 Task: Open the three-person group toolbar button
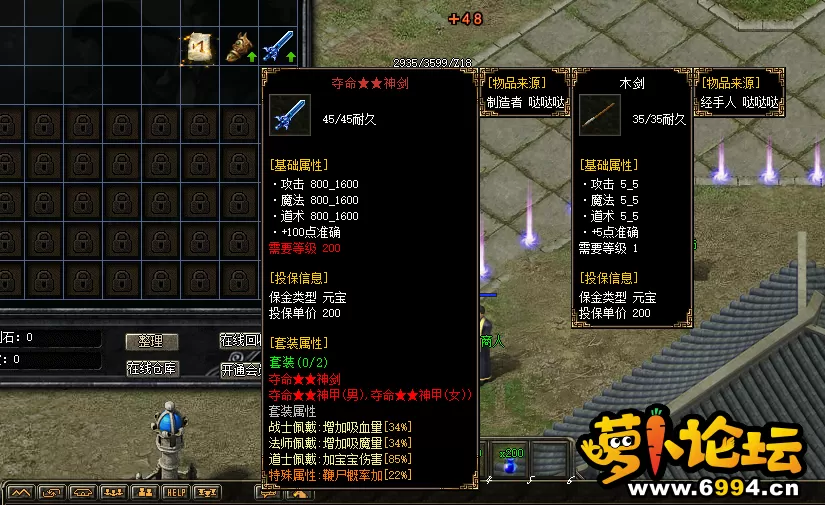click(x=113, y=492)
